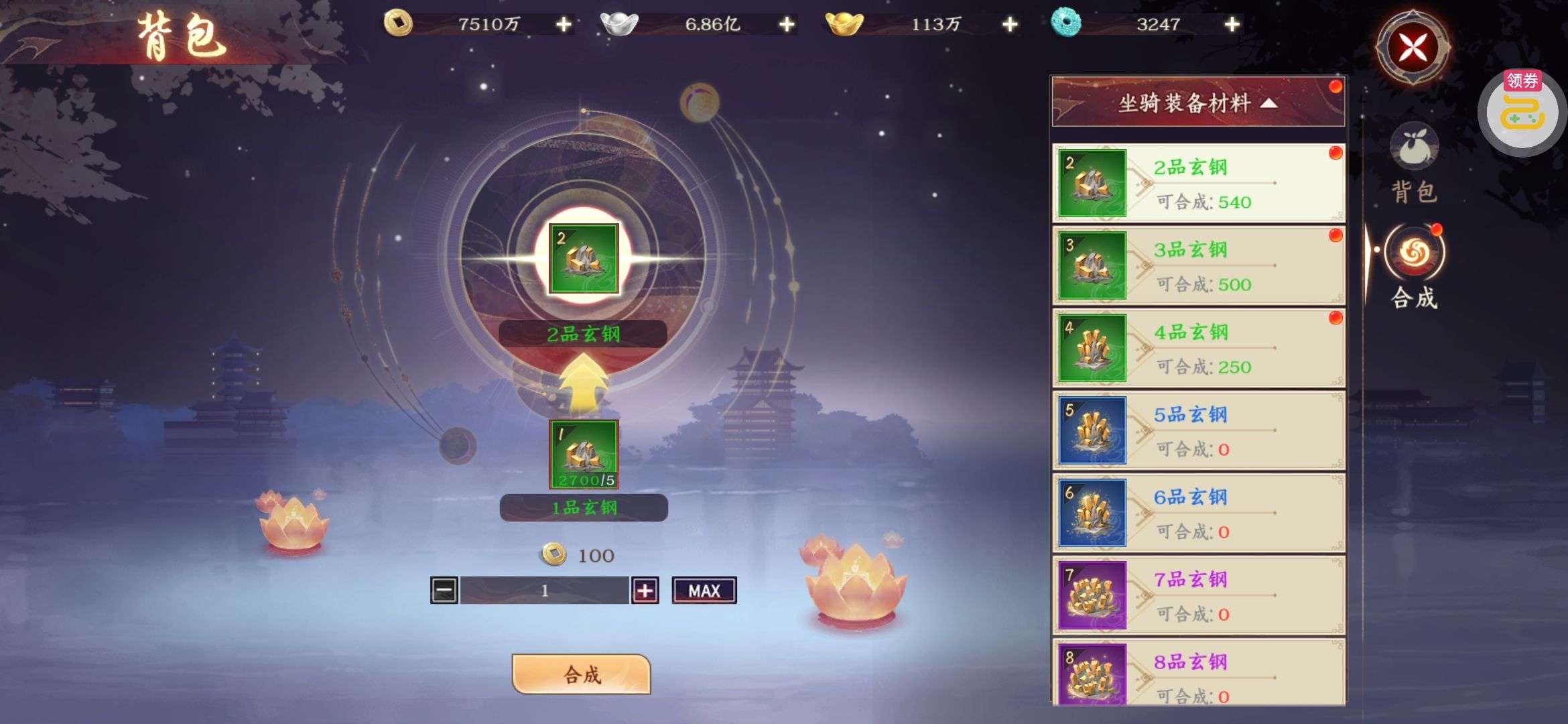Pick the 7品玄钢 recipe row
This screenshot has width=1568, height=724.
pos(1197,595)
